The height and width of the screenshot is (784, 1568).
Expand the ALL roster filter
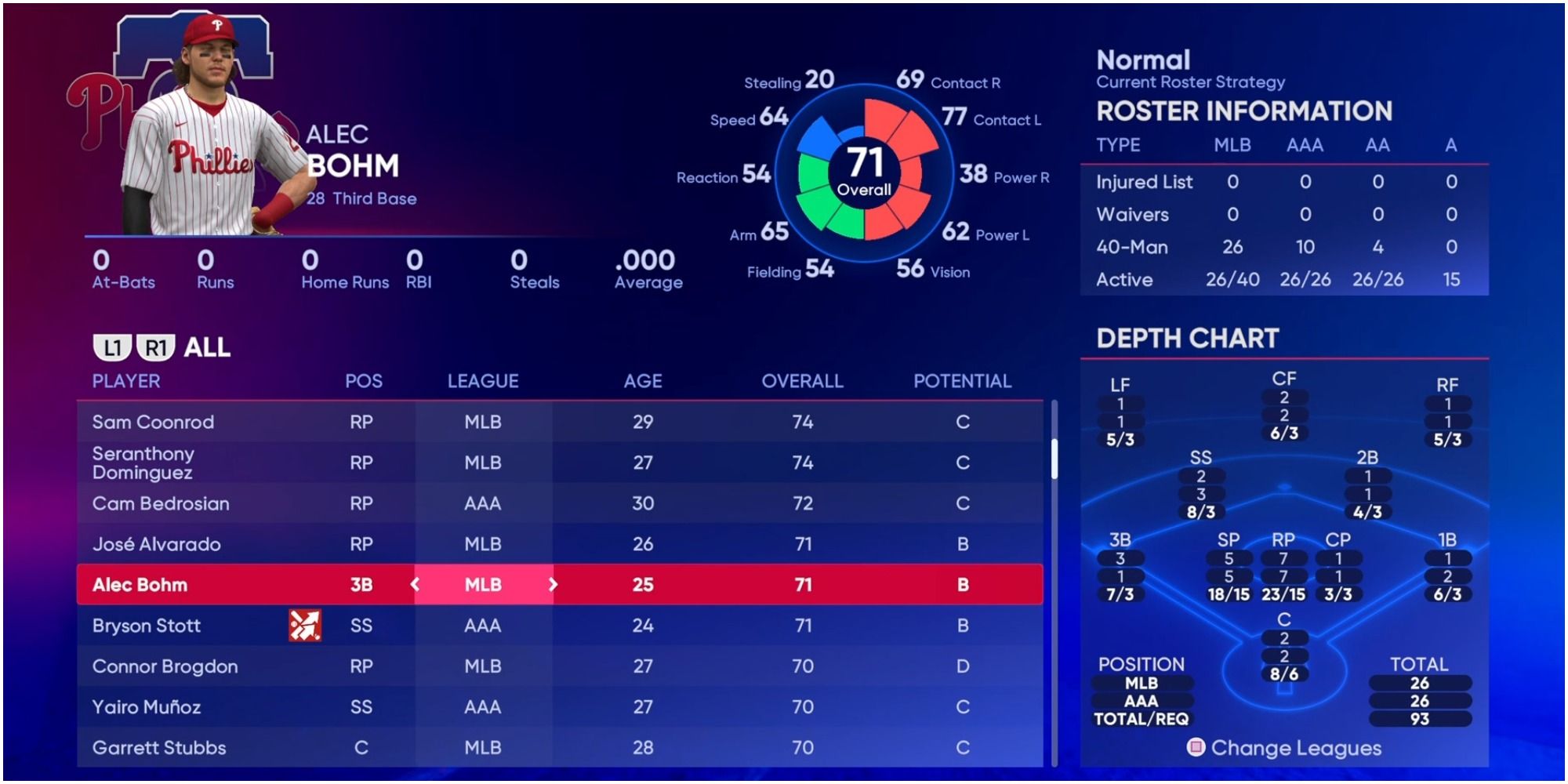click(x=205, y=345)
